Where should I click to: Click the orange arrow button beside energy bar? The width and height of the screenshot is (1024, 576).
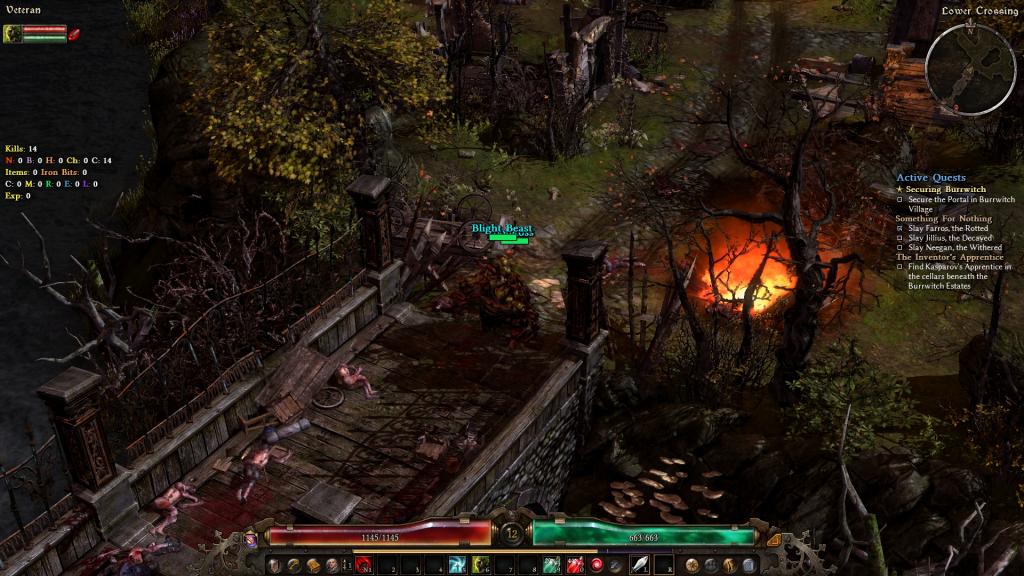773,538
